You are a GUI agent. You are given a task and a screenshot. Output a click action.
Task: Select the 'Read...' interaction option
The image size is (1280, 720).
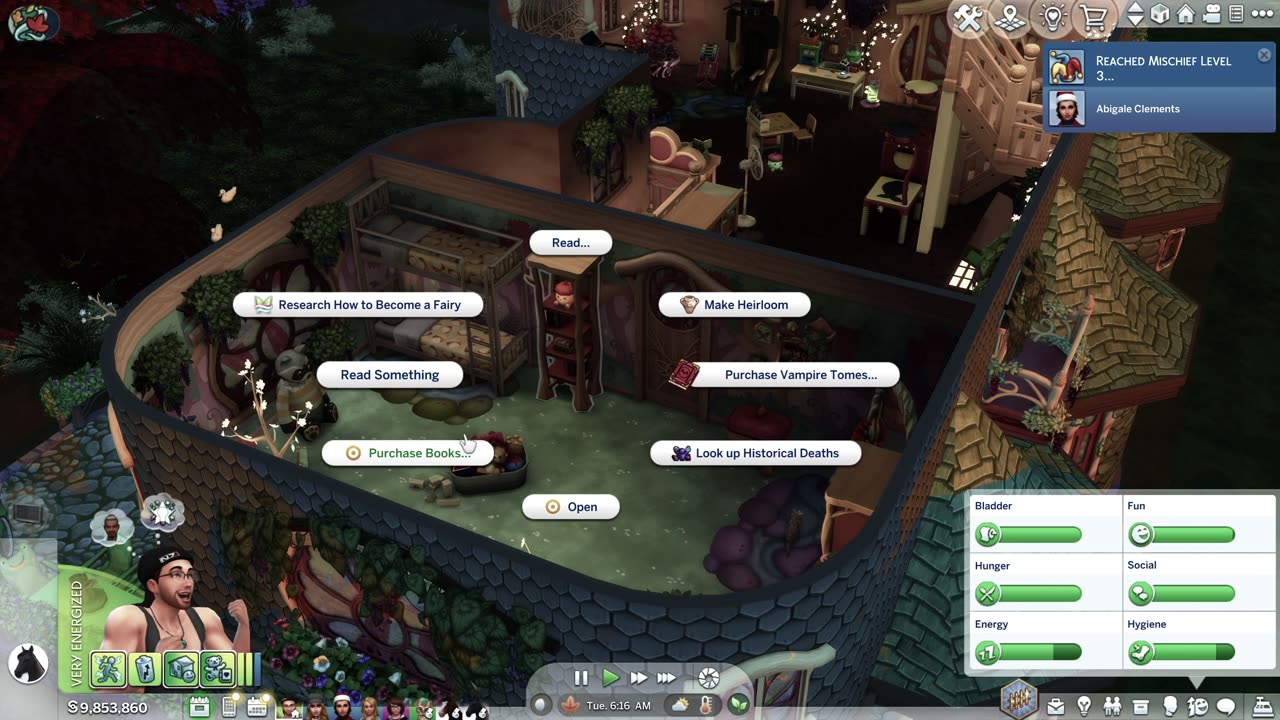point(570,243)
